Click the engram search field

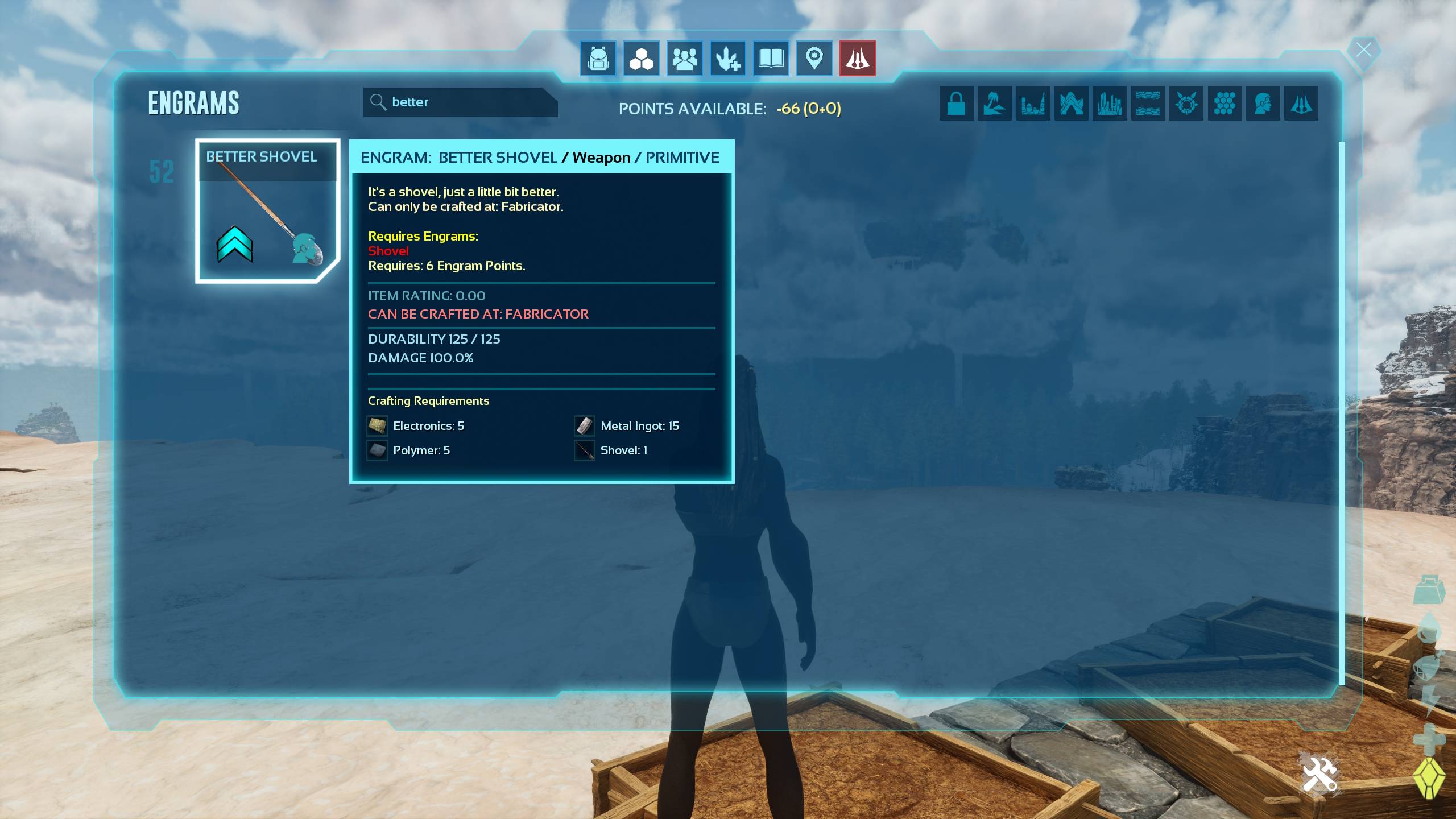(461, 102)
